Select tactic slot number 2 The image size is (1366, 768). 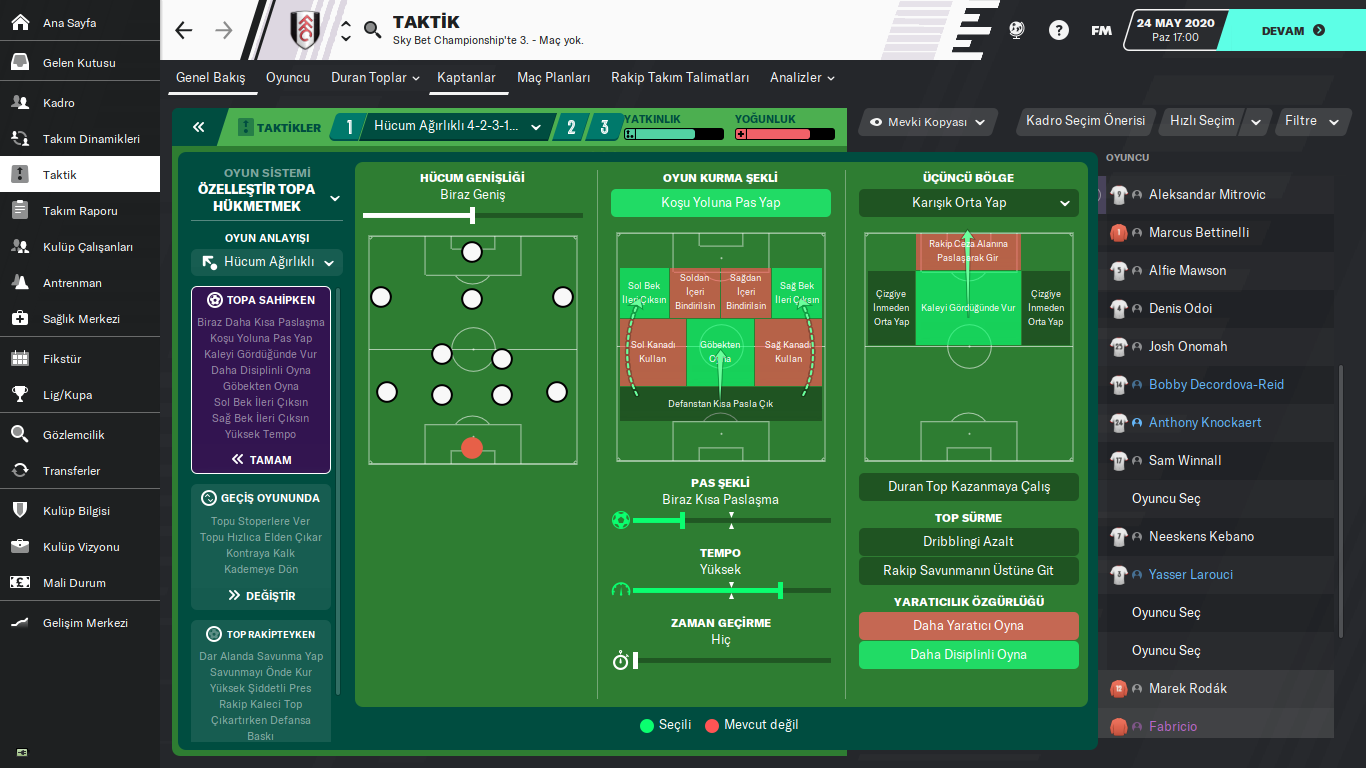point(571,127)
